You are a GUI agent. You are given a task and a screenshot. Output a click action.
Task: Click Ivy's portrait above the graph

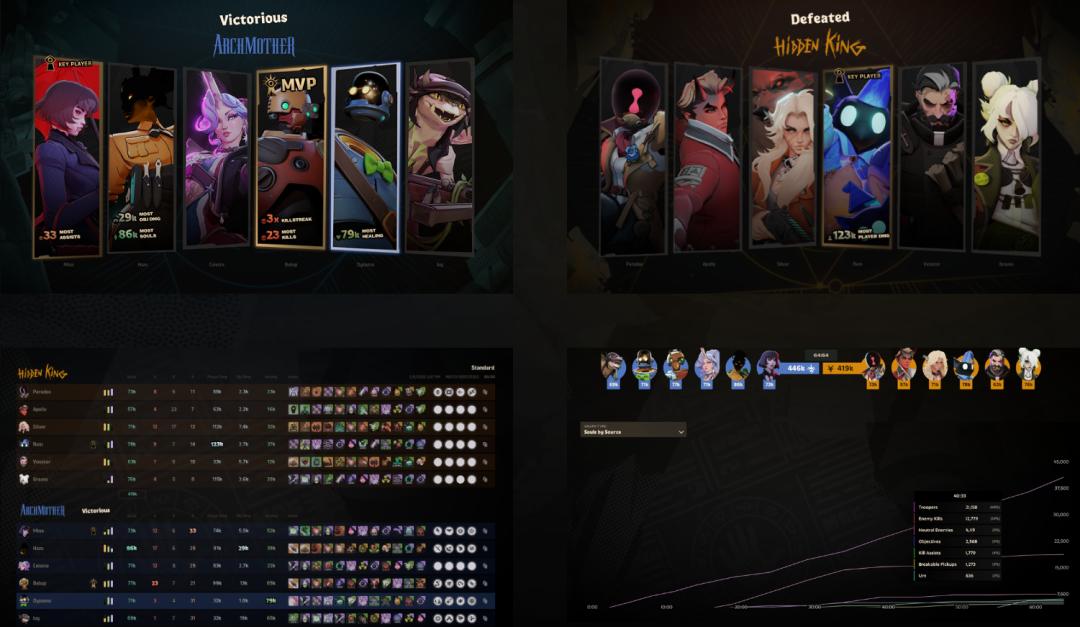coord(613,366)
